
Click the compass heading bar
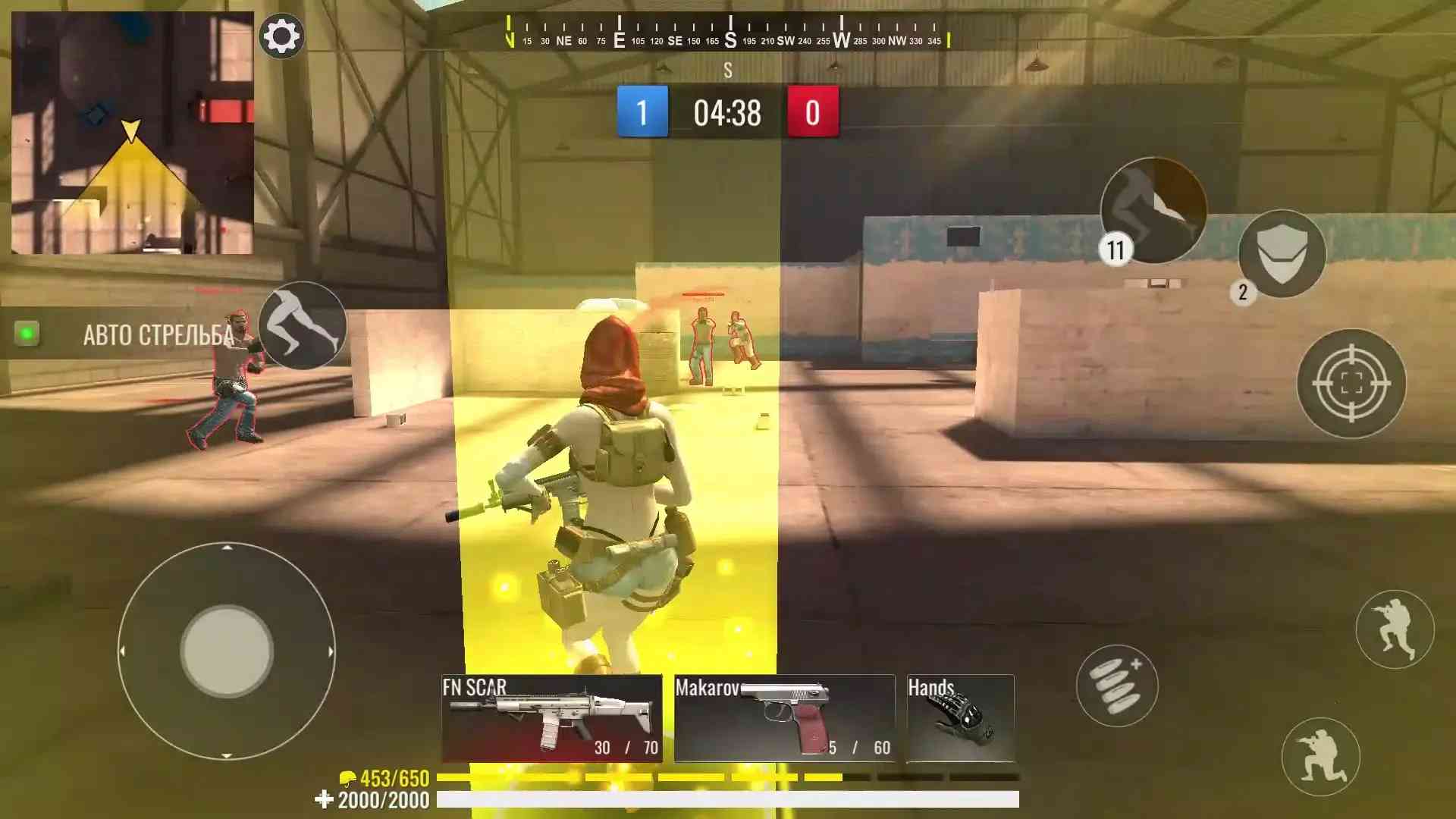728,33
